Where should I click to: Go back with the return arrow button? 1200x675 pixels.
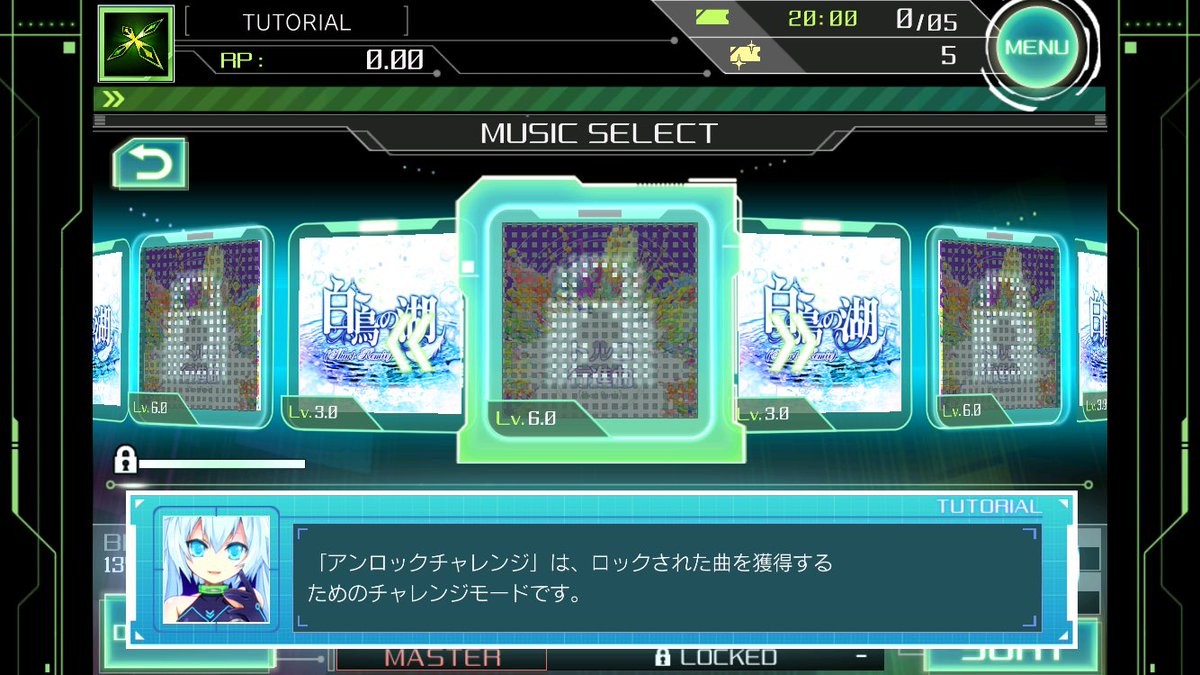[150, 164]
